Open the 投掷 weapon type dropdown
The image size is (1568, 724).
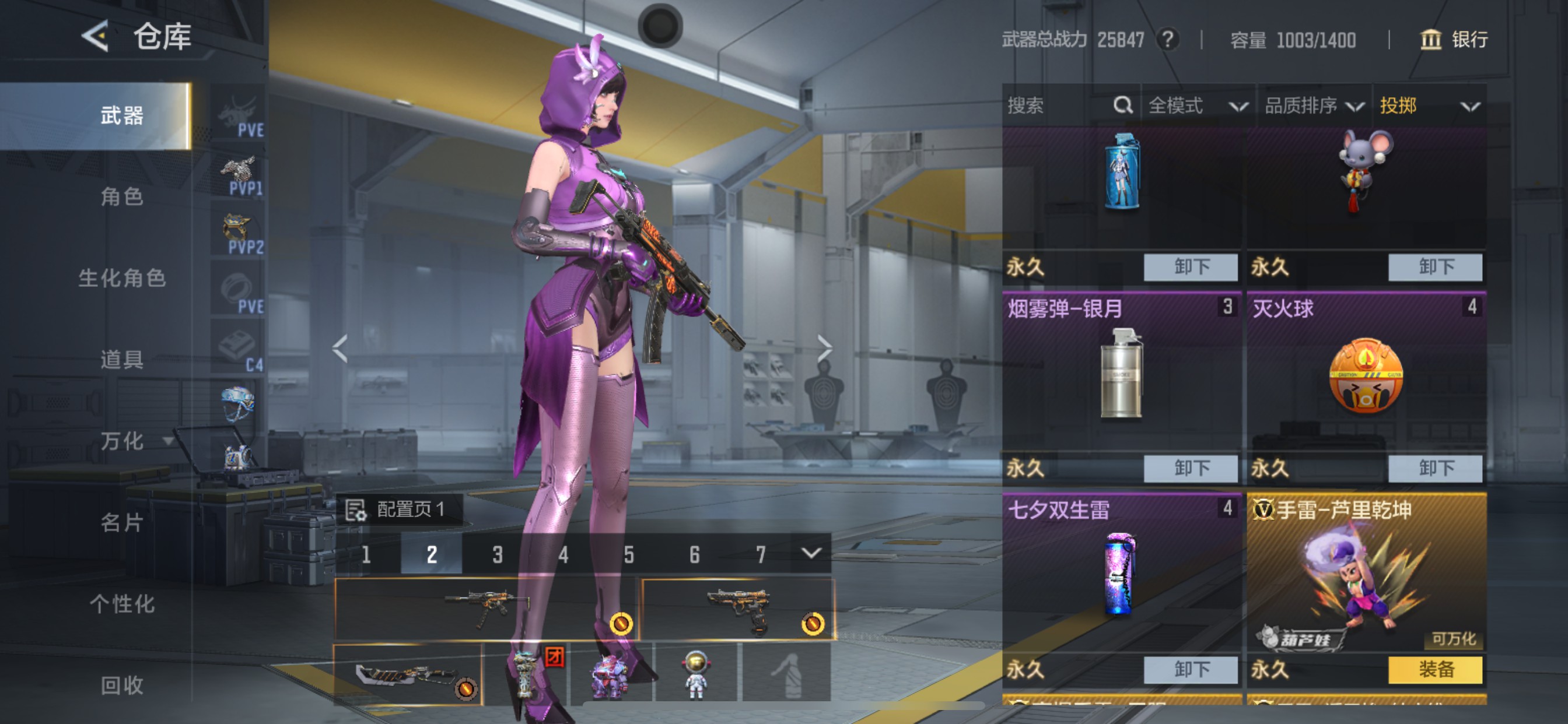pos(1428,106)
